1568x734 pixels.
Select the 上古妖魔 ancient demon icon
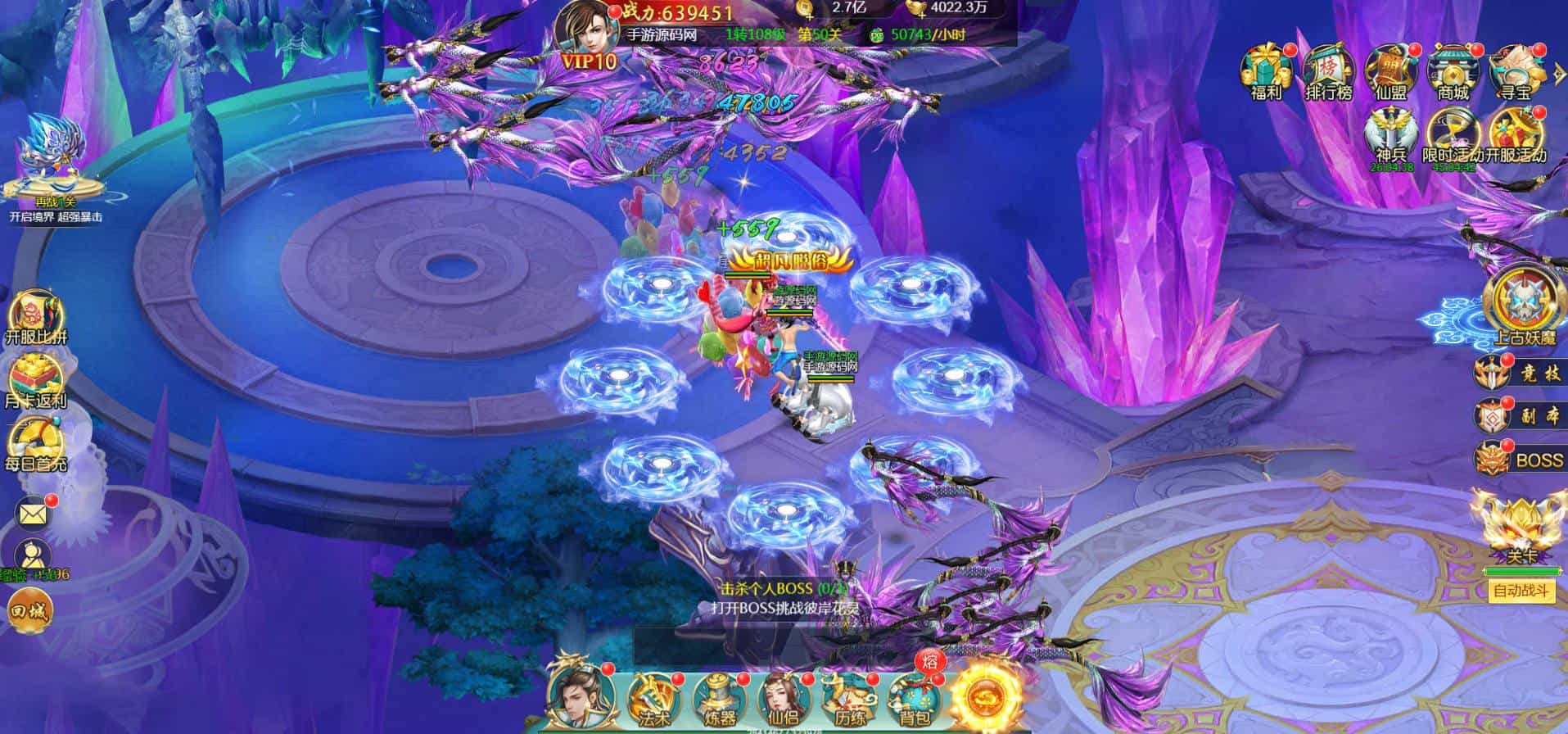point(1522,307)
